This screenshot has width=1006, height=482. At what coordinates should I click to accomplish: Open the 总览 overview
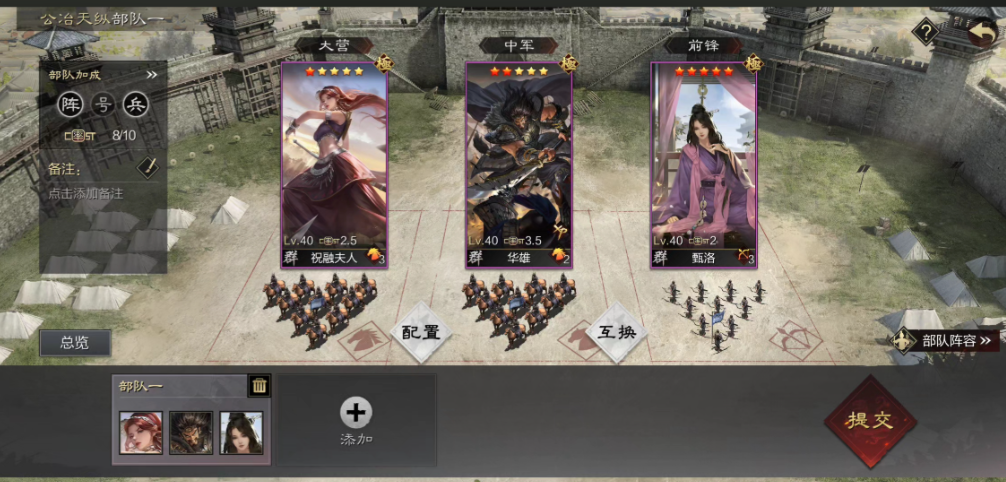pos(75,343)
